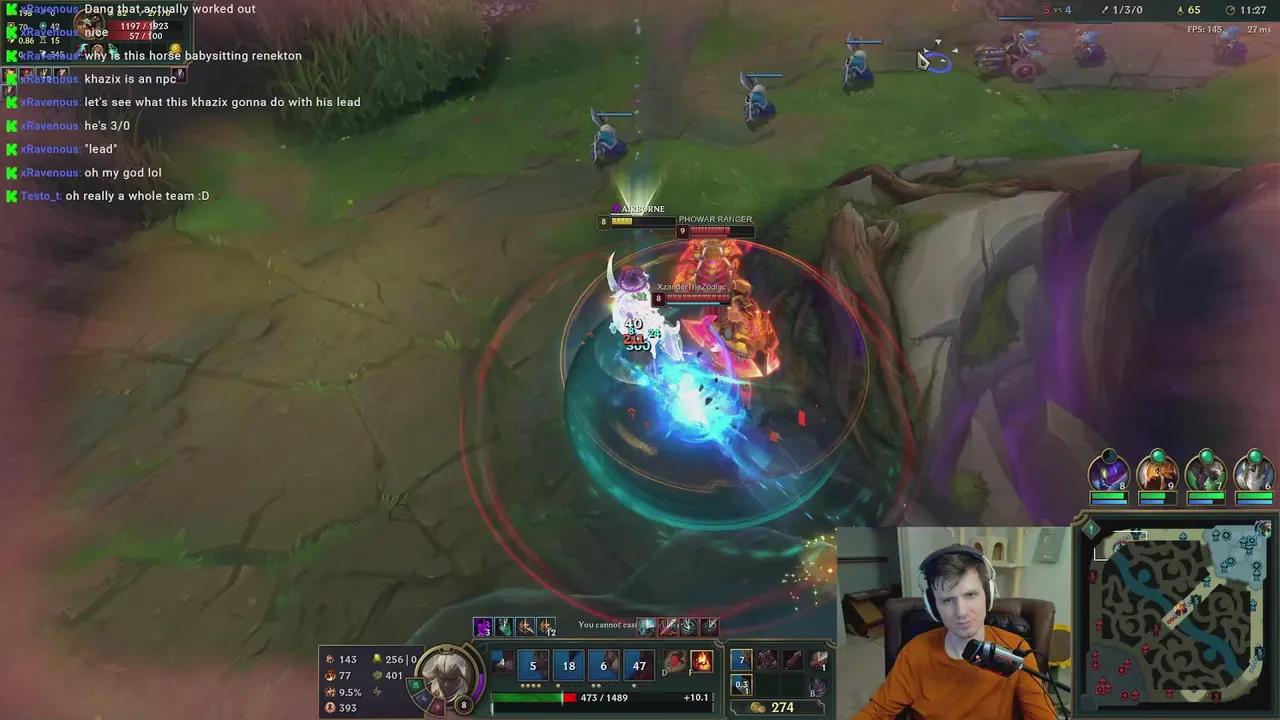1280x720 pixels.
Task: Click the ultimate ability with 47 second cooldown
Action: point(639,665)
